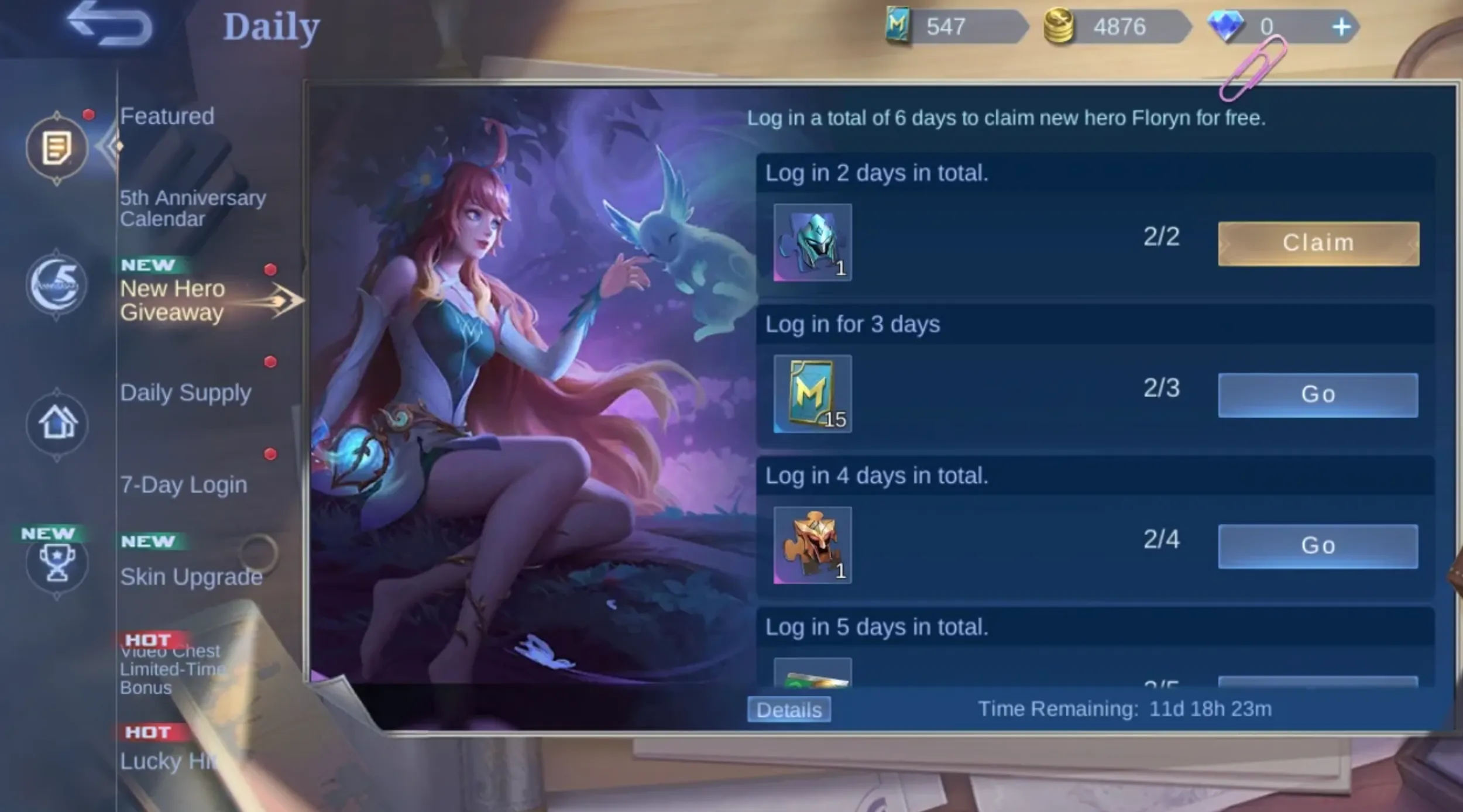Switch to the Featured tab
The width and height of the screenshot is (1463, 812).
coord(167,117)
